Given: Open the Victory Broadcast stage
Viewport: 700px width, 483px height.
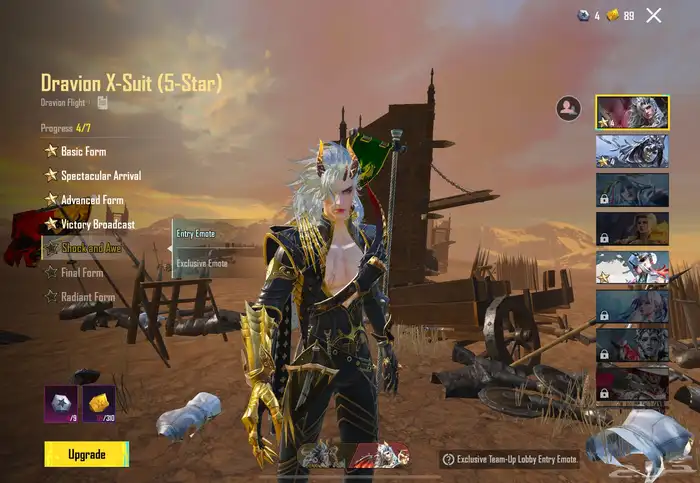Looking at the screenshot, I should pyautogui.click(x=97, y=224).
